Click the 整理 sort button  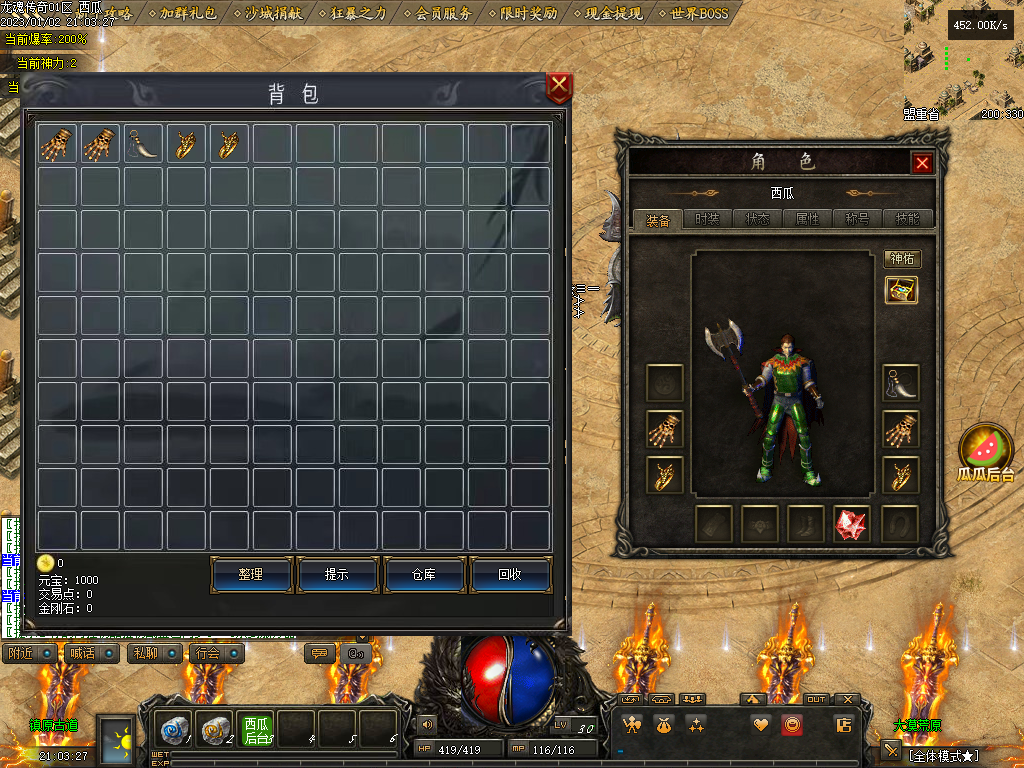coord(251,575)
